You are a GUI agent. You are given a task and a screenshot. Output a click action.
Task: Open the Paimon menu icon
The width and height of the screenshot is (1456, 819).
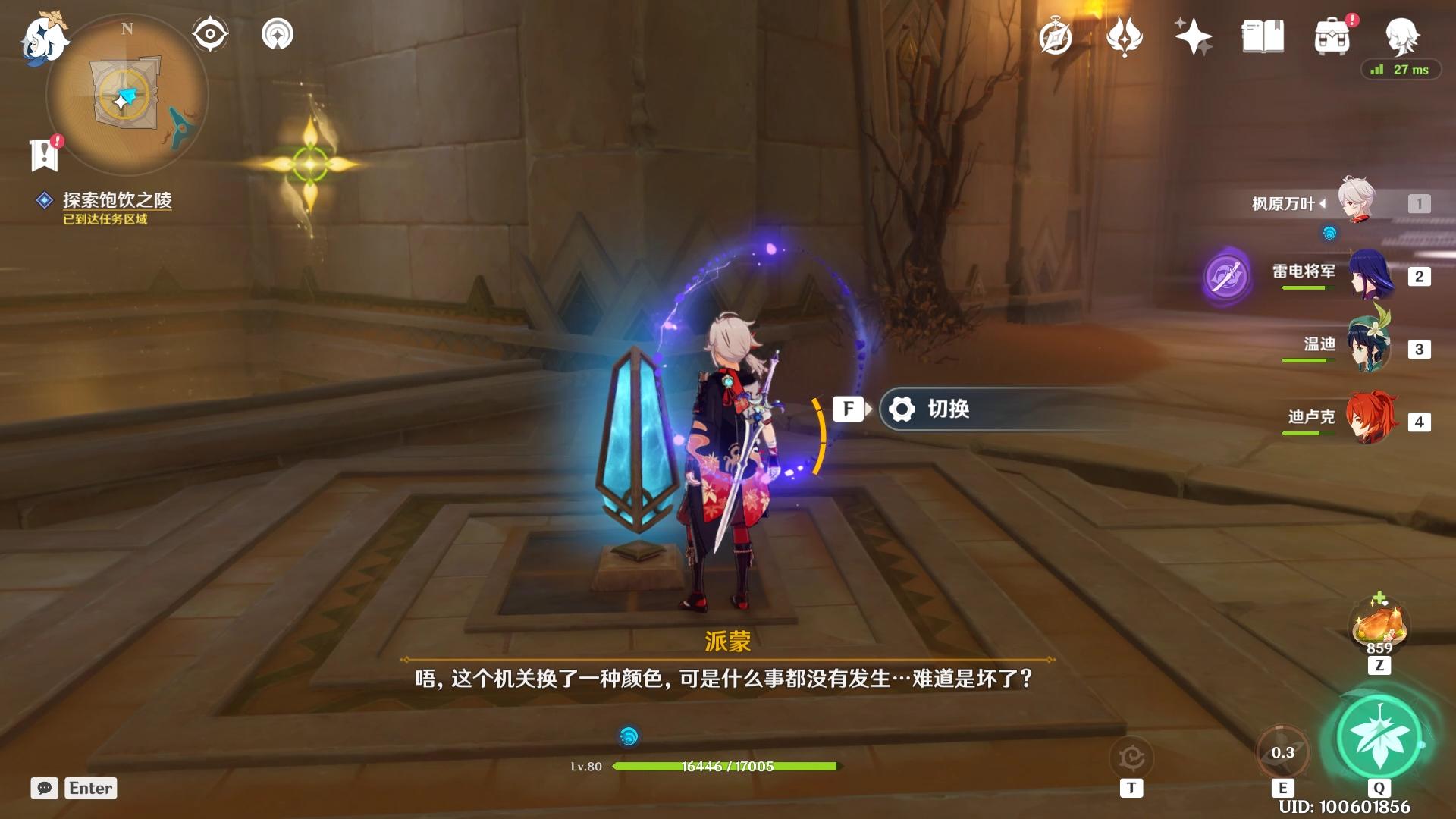pos(44,39)
